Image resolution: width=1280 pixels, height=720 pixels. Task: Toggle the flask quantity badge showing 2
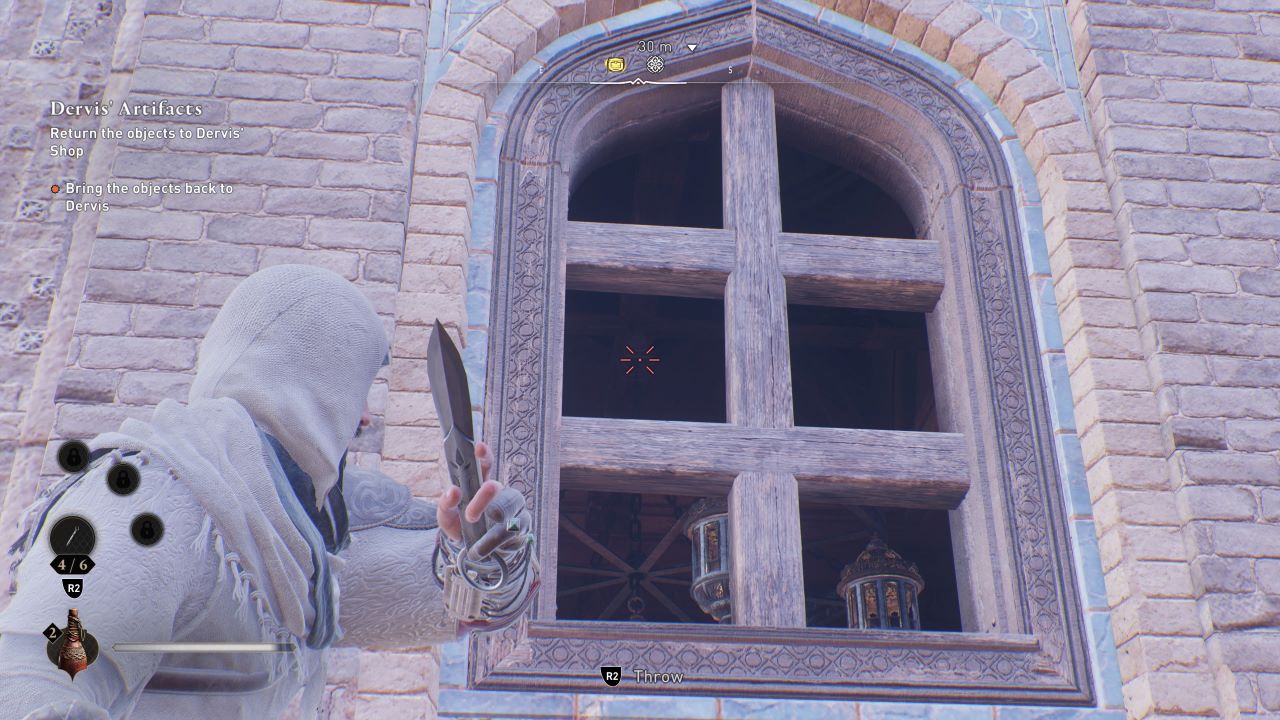coord(52,631)
